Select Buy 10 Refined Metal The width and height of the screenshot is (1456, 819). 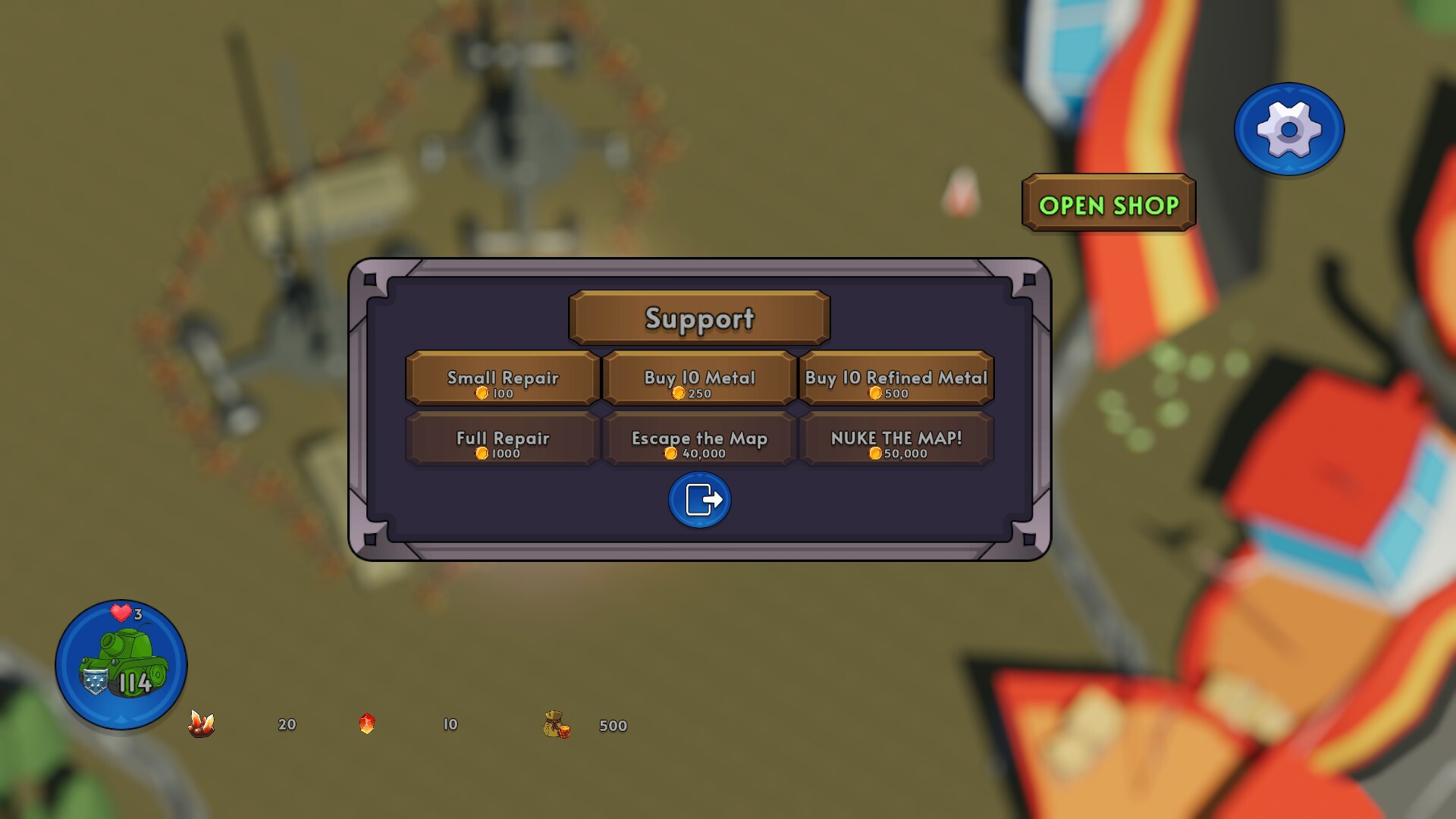click(x=897, y=378)
